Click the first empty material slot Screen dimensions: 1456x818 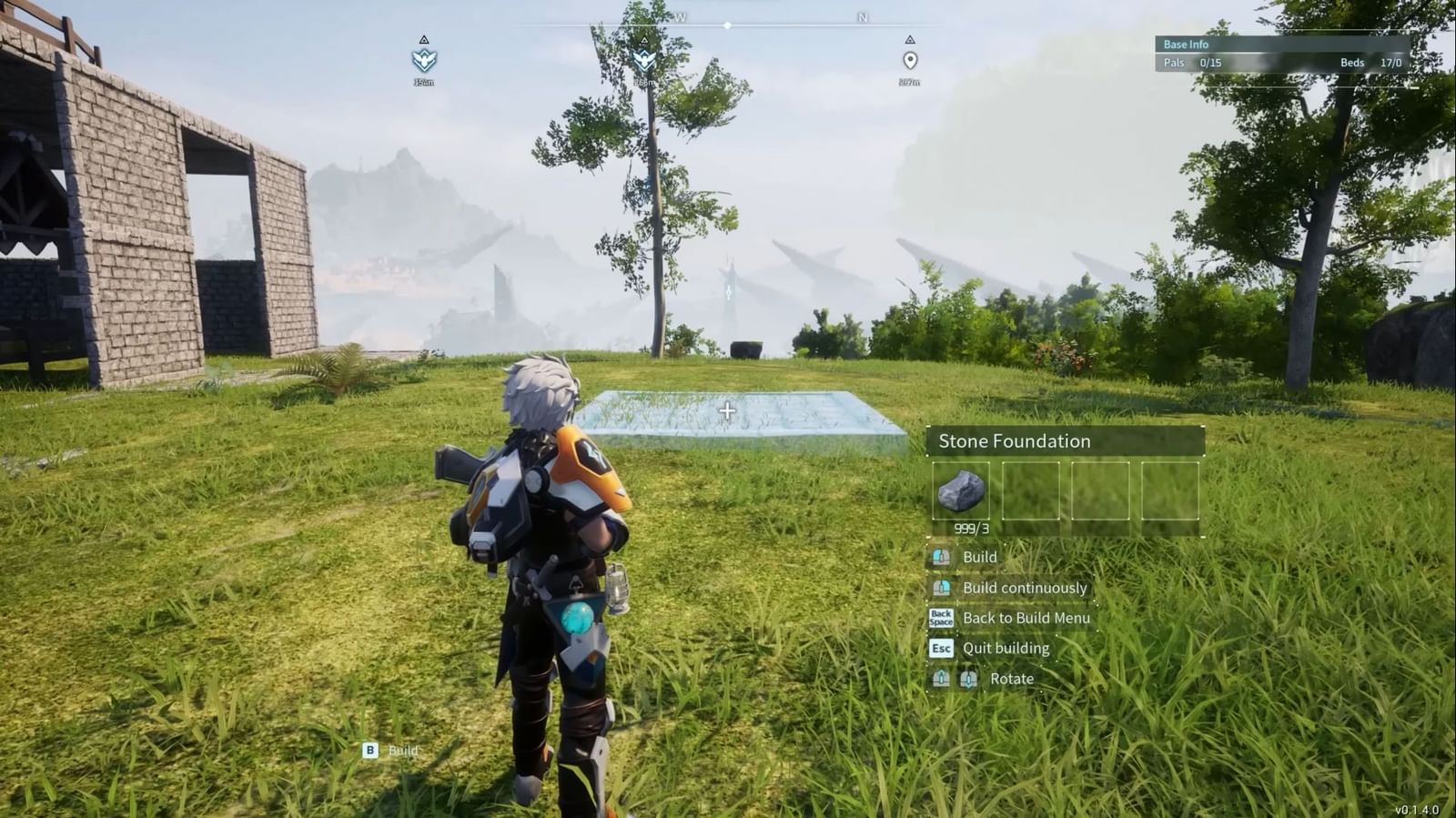coord(1032,490)
